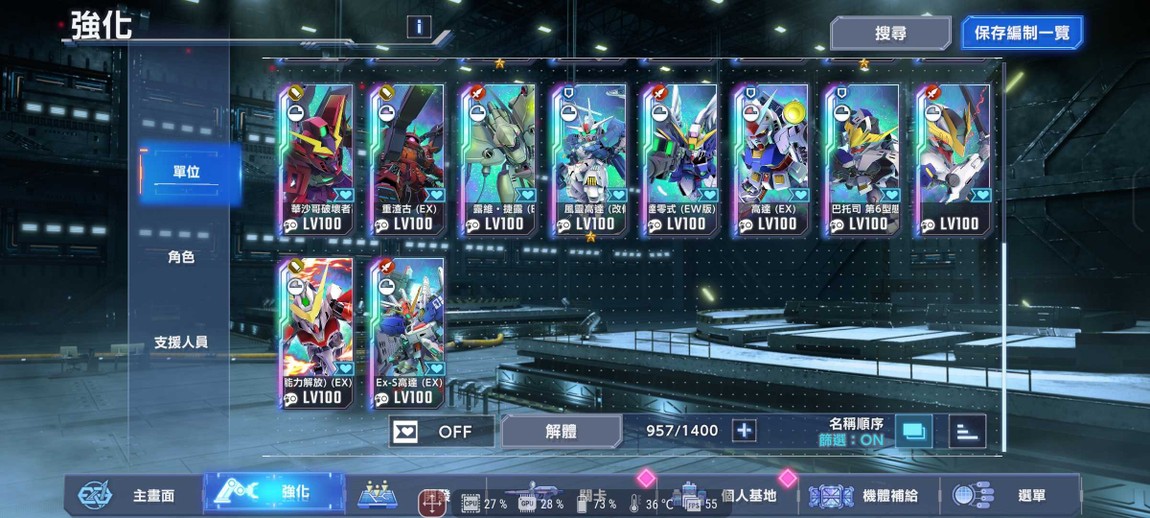Select the 風靈高達 (改修) unit card
Image resolution: width=1150 pixels, height=518 pixels.
pos(589,159)
